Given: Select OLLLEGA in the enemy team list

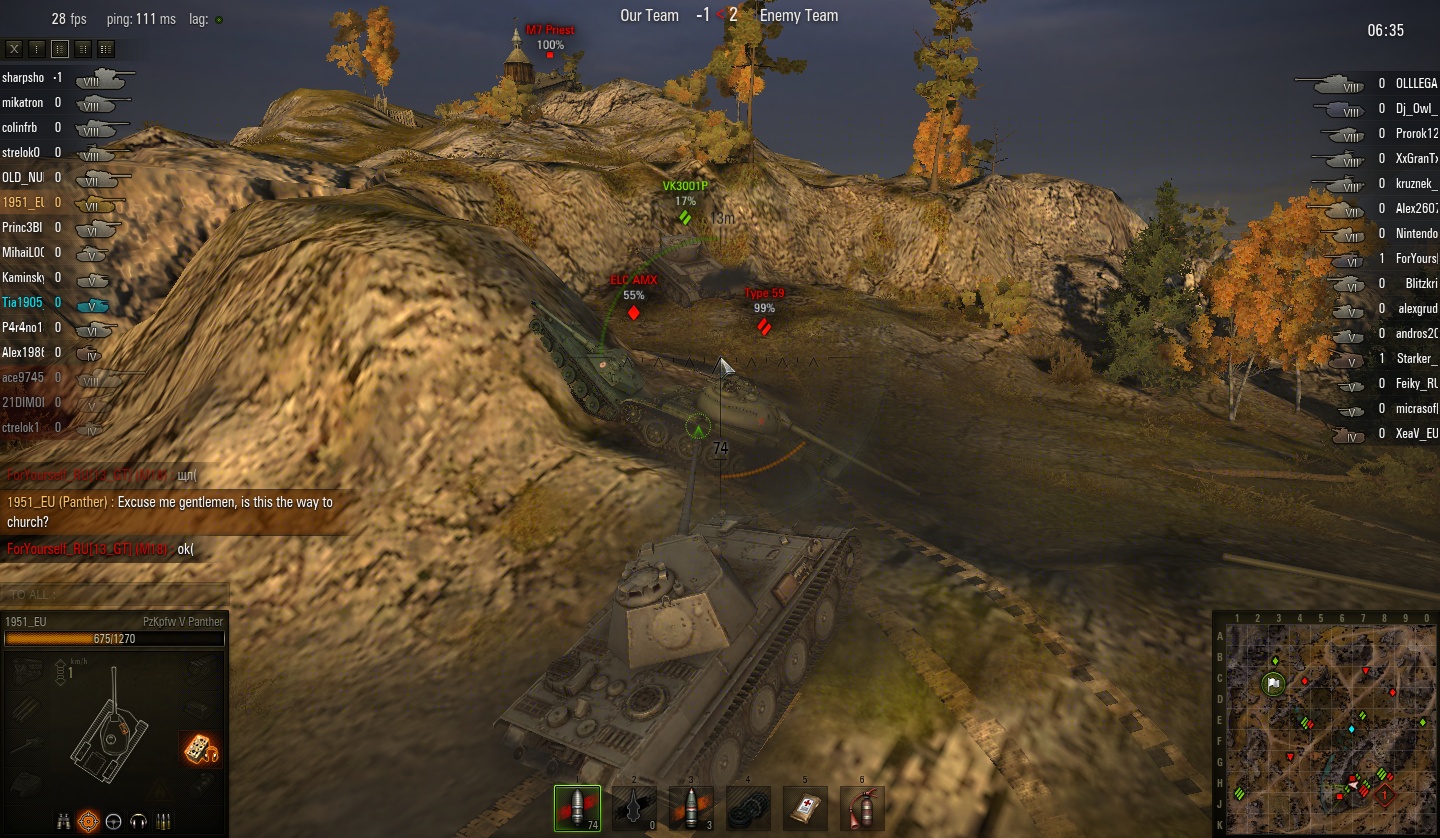Looking at the screenshot, I should pyautogui.click(x=1416, y=84).
